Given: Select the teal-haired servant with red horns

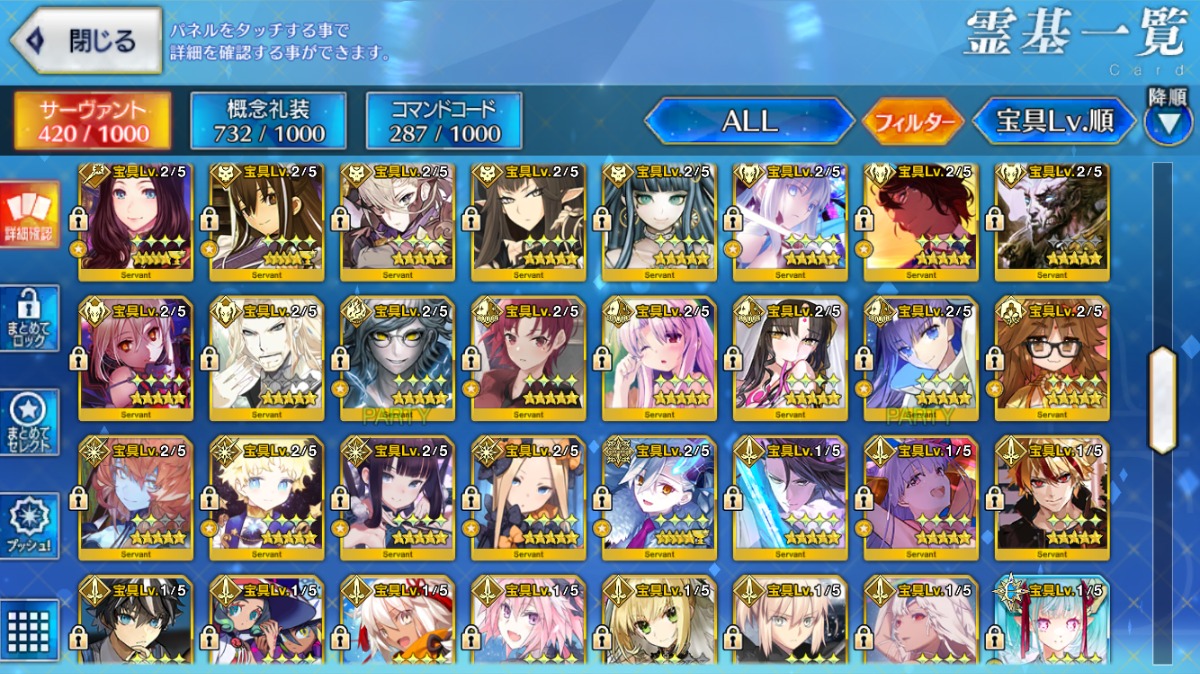Looking at the screenshot, I should click(x=1052, y=620).
